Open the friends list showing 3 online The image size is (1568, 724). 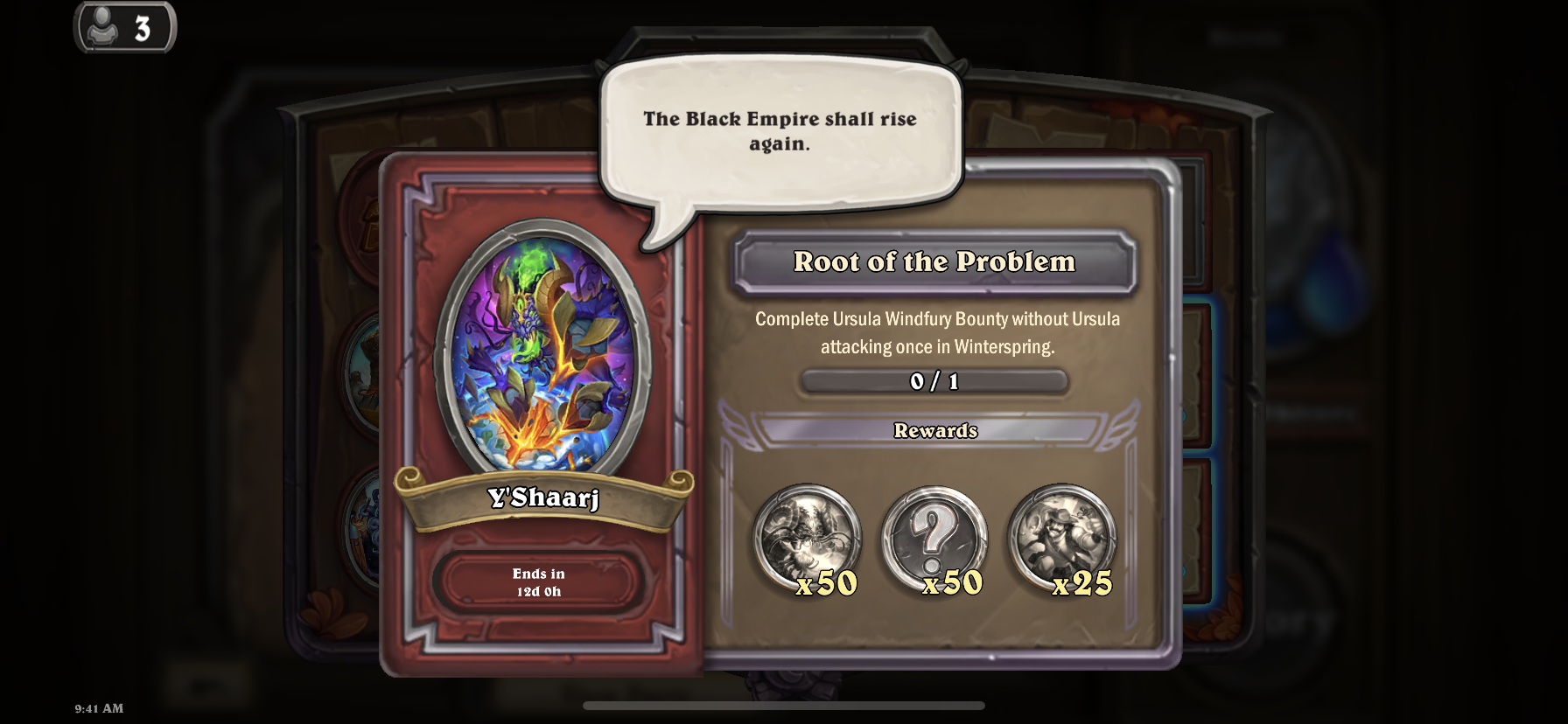pyautogui.click(x=124, y=28)
